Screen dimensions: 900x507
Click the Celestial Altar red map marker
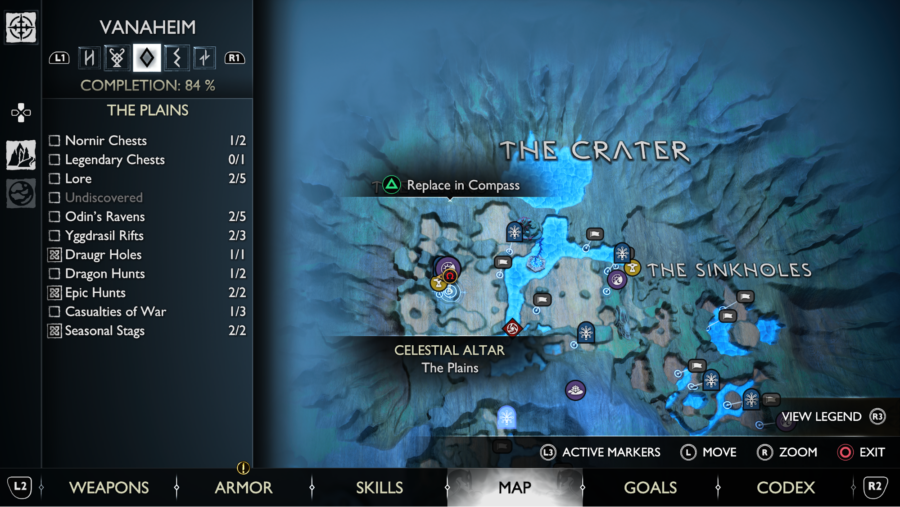pos(512,328)
